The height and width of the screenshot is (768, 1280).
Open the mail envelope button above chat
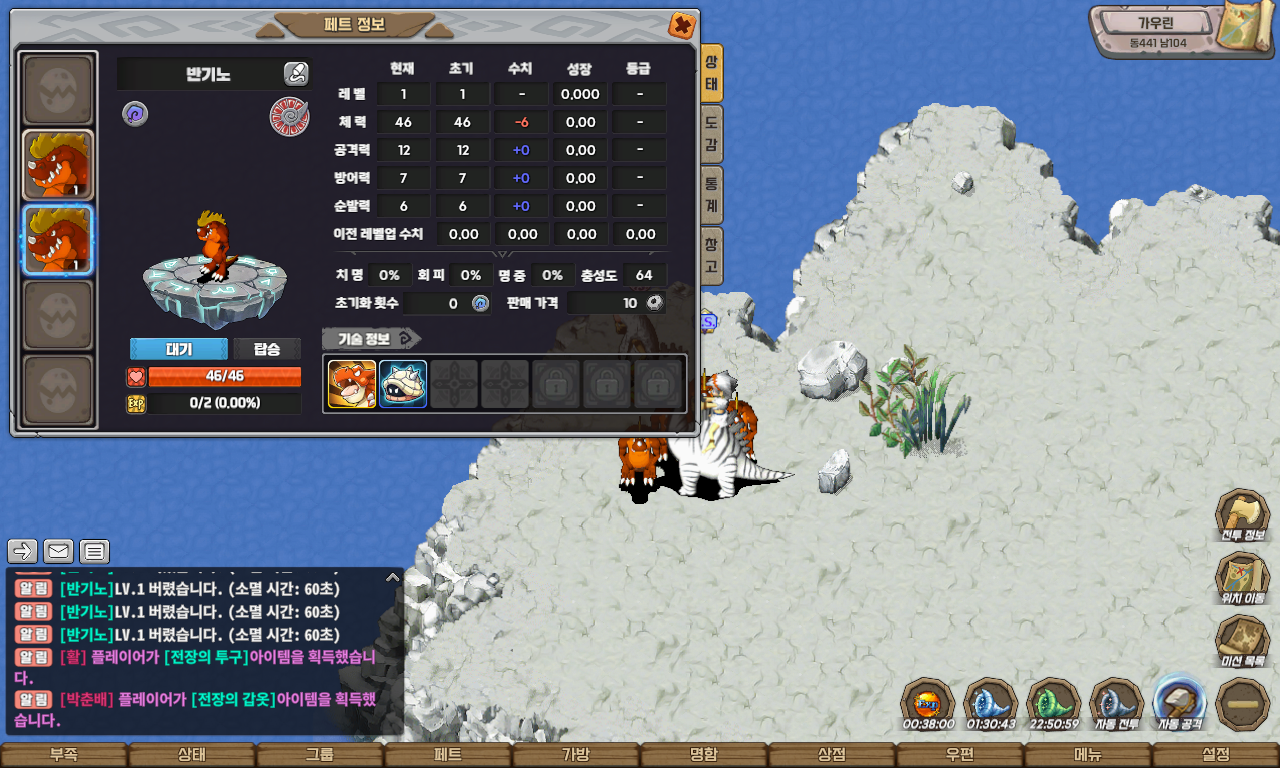tap(58, 551)
